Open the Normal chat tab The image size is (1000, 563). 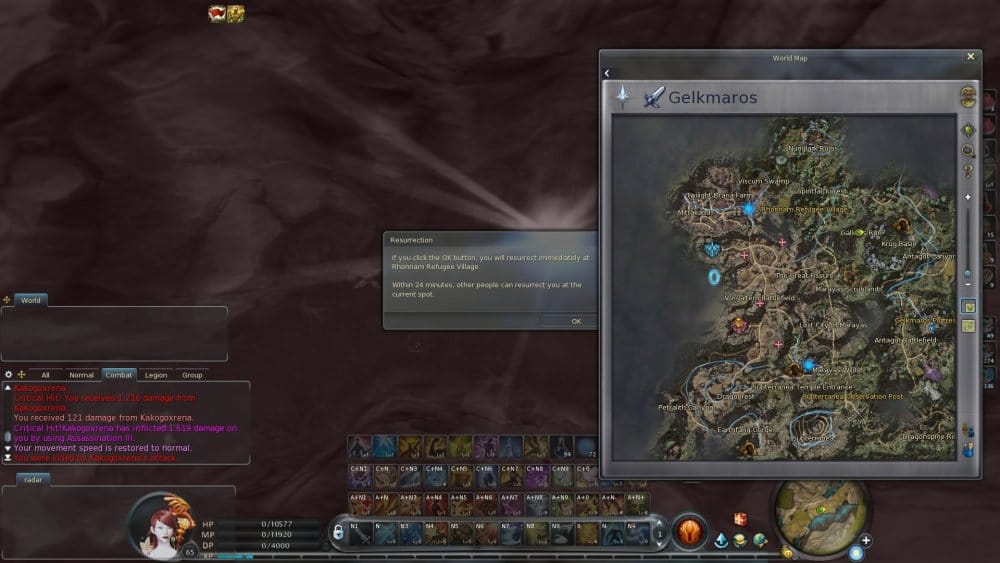[81, 375]
